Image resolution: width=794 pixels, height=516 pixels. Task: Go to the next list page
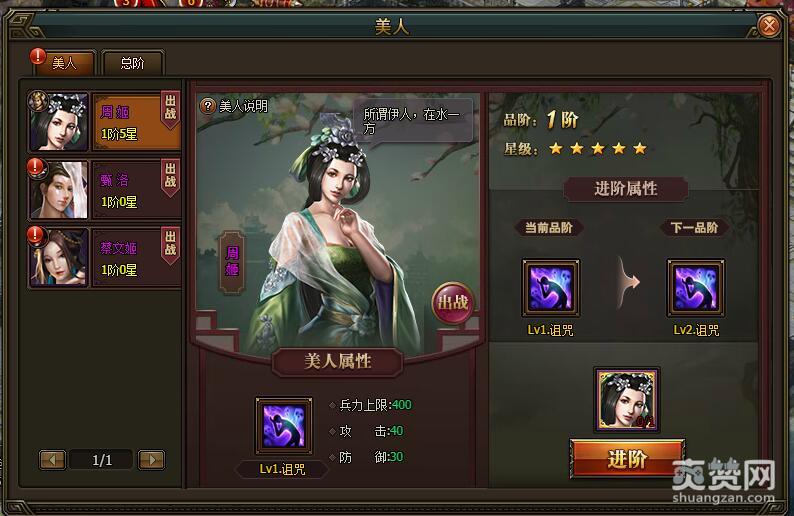pos(151,460)
